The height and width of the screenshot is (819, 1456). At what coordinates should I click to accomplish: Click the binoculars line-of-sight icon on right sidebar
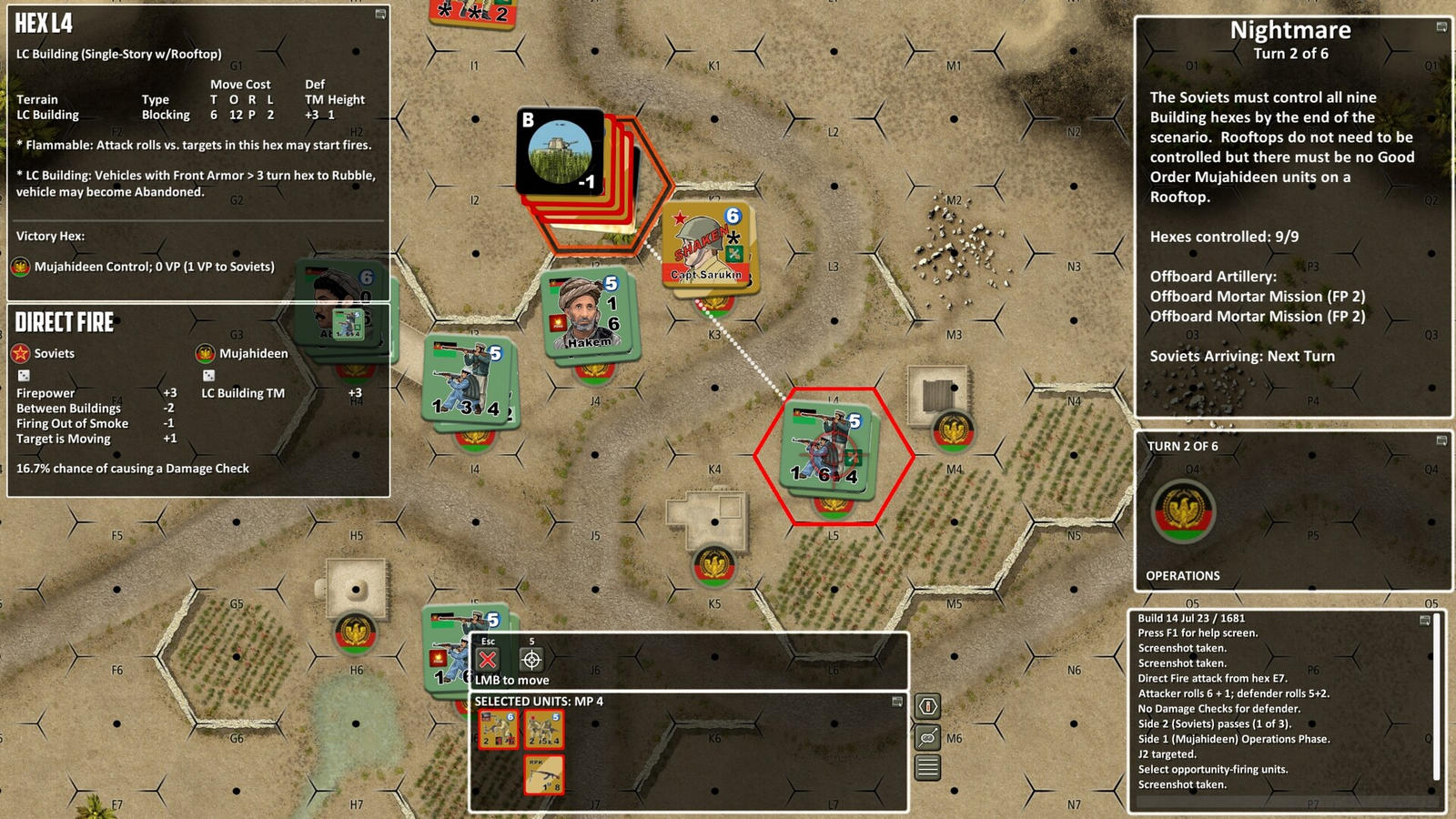point(927,737)
